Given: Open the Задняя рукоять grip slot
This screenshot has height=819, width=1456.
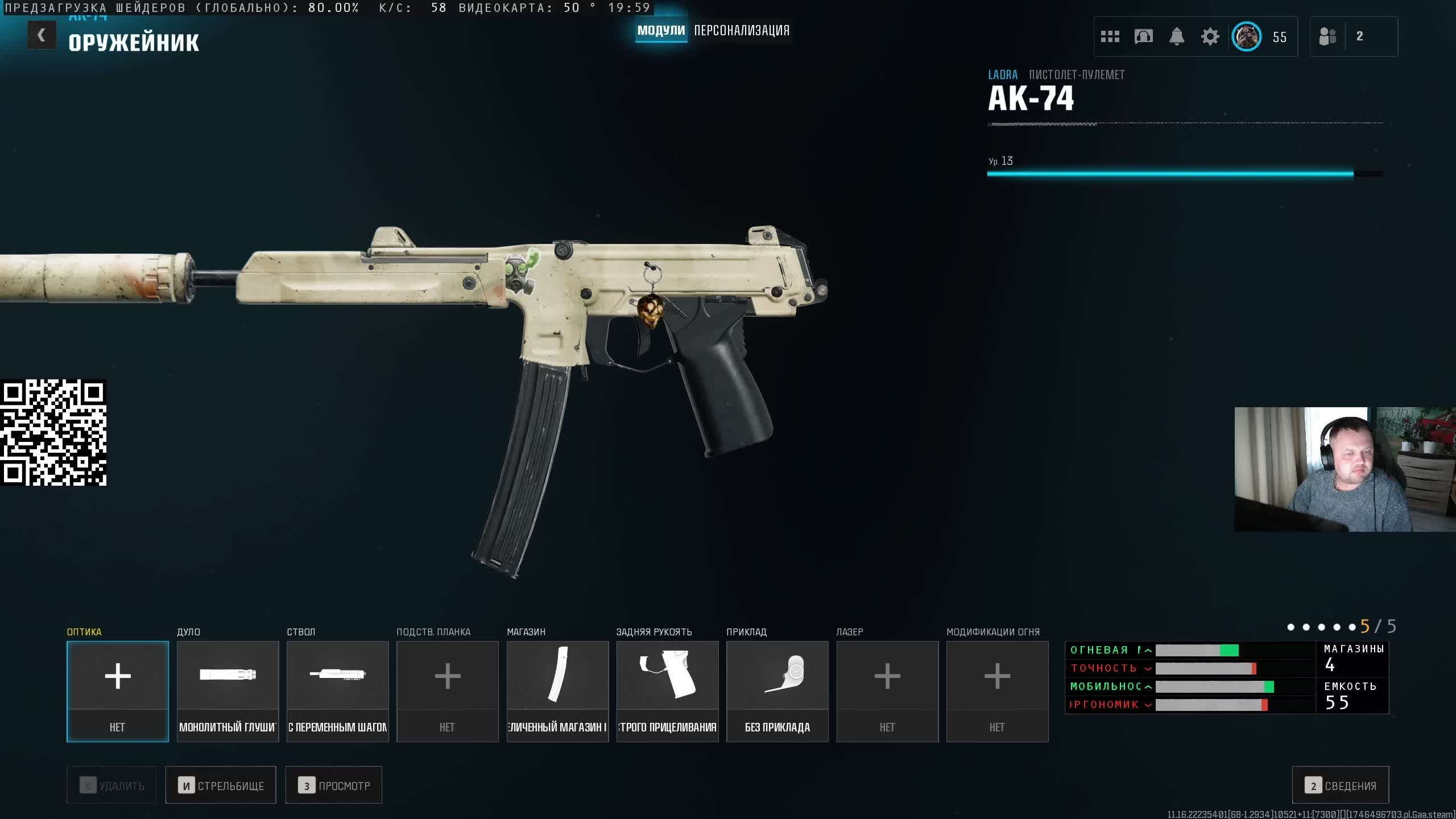Looking at the screenshot, I should [x=667, y=691].
